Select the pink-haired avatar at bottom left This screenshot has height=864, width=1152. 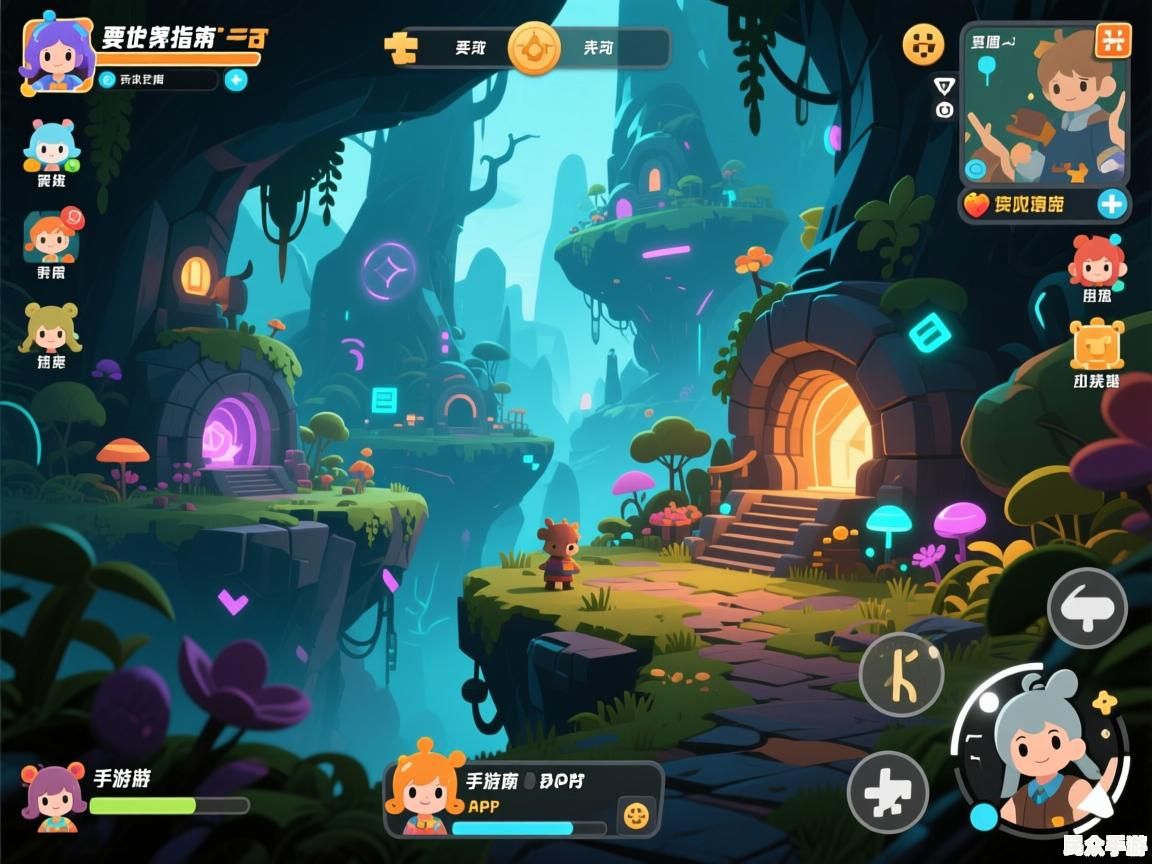(x=55, y=796)
